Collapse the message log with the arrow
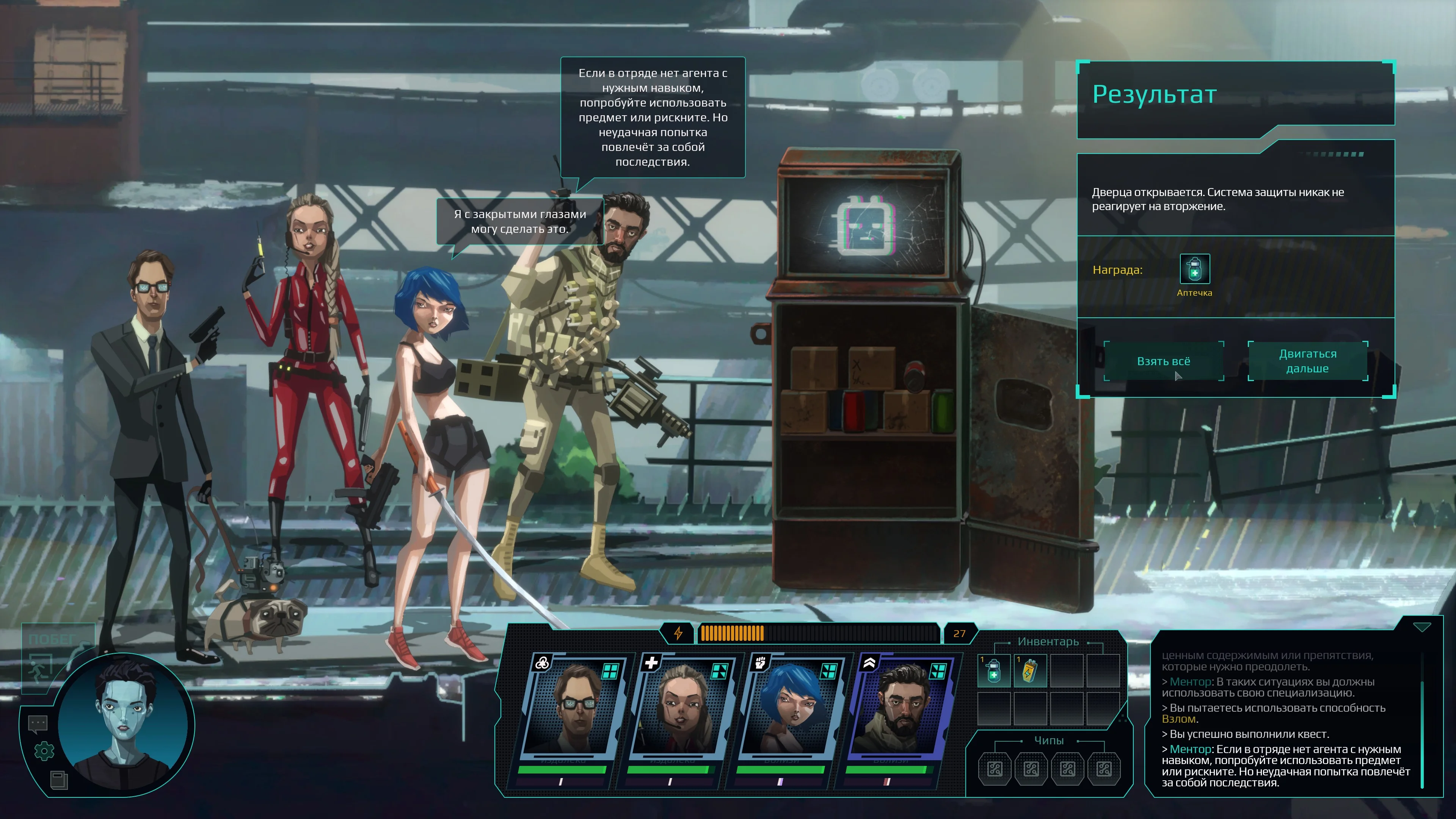This screenshot has width=1456, height=819. [1421, 628]
